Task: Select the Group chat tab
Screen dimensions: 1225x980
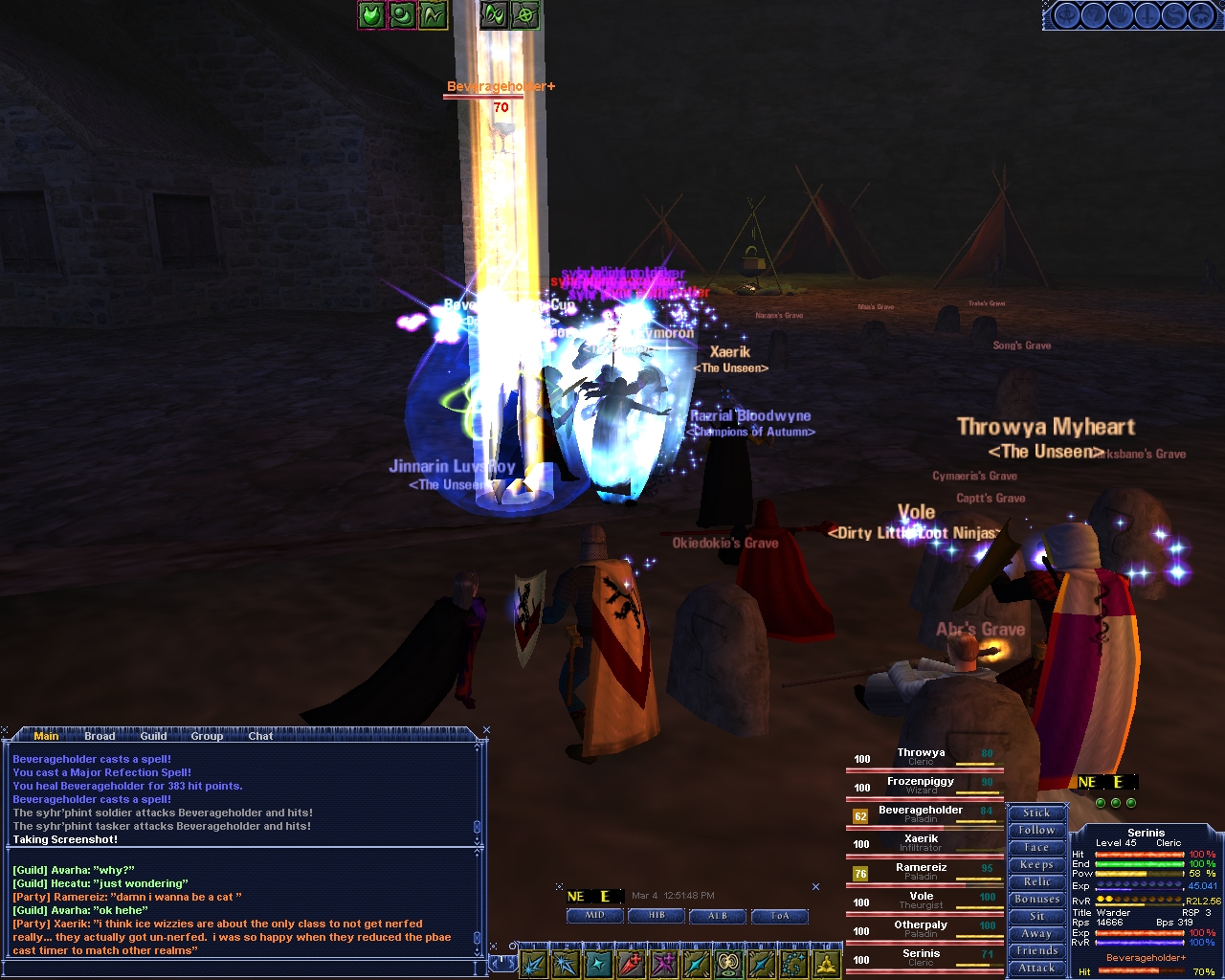Action: [x=207, y=736]
